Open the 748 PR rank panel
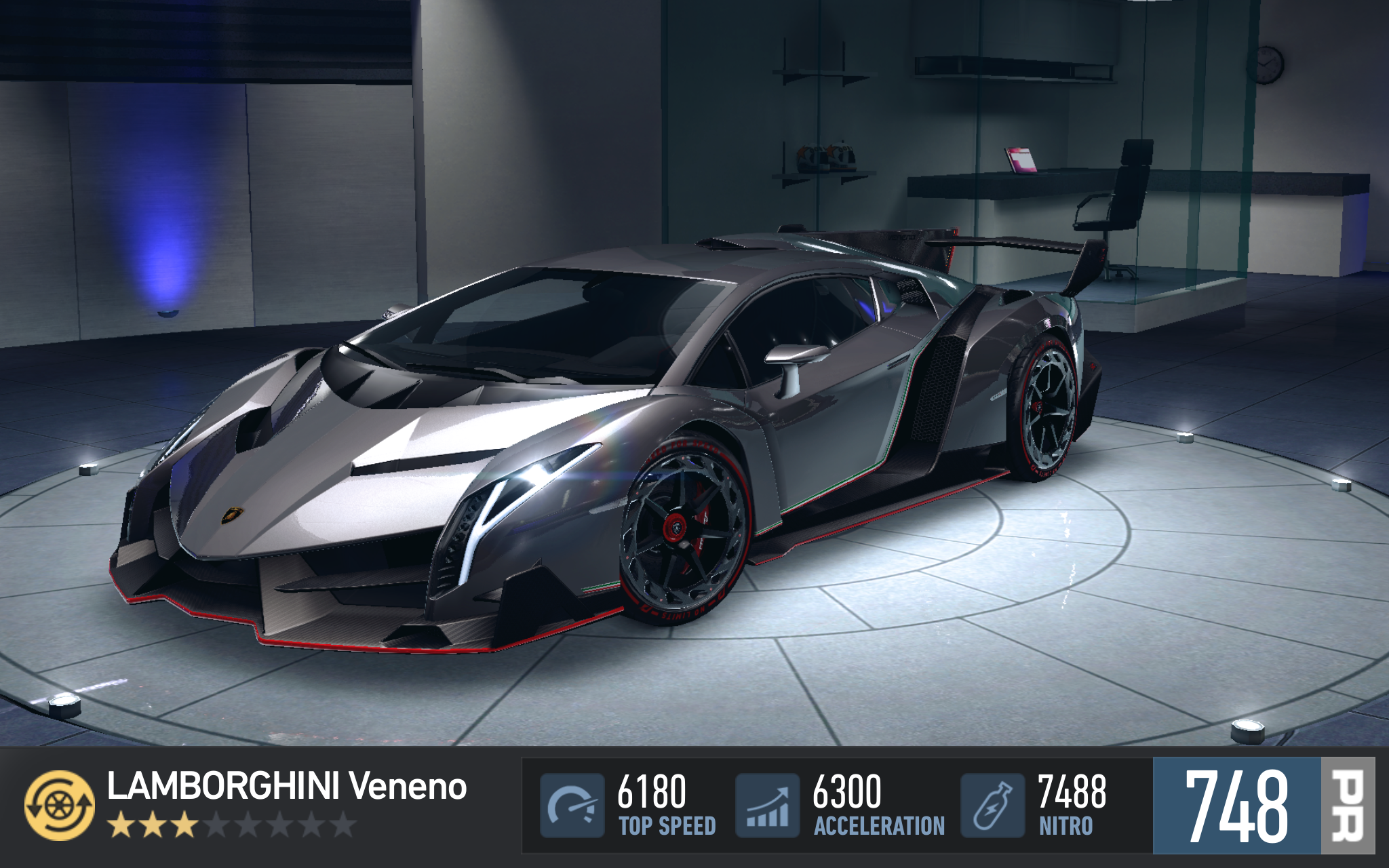Screen dimensions: 1389x868 pyautogui.click(x=1263, y=806)
